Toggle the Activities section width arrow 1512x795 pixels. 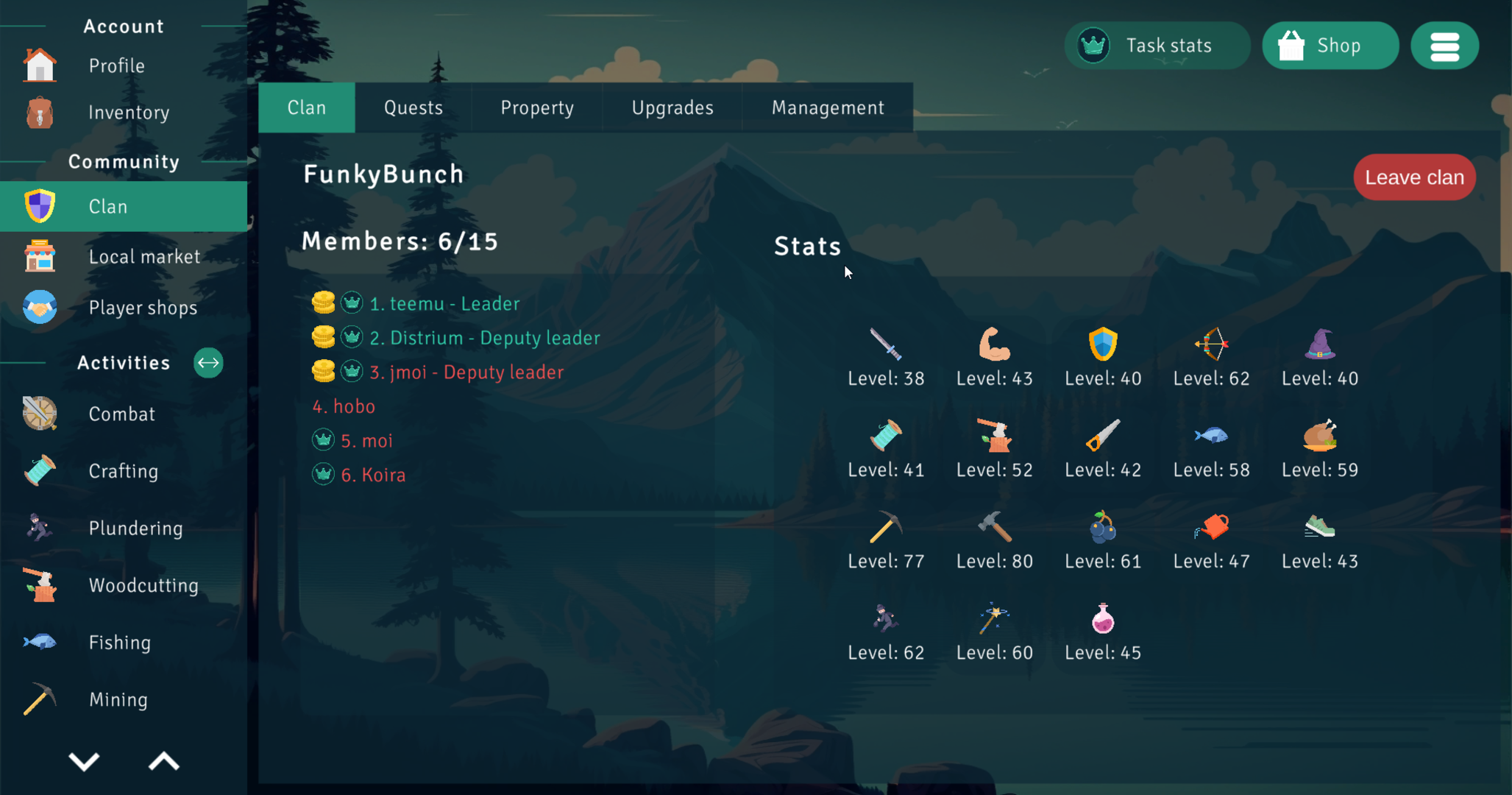pyautogui.click(x=208, y=362)
